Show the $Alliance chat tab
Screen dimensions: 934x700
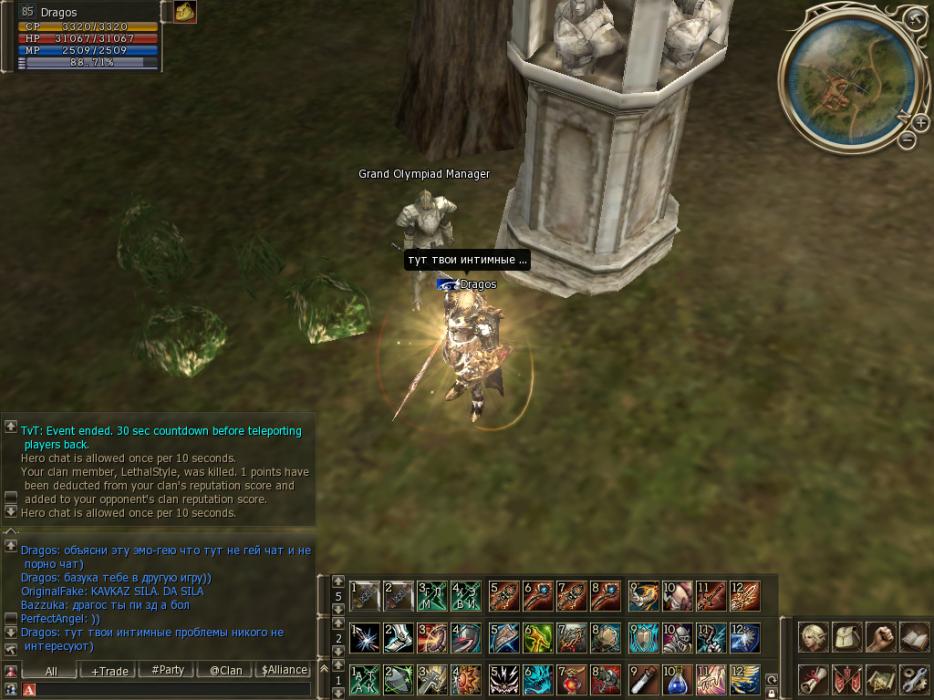(283, 671)
